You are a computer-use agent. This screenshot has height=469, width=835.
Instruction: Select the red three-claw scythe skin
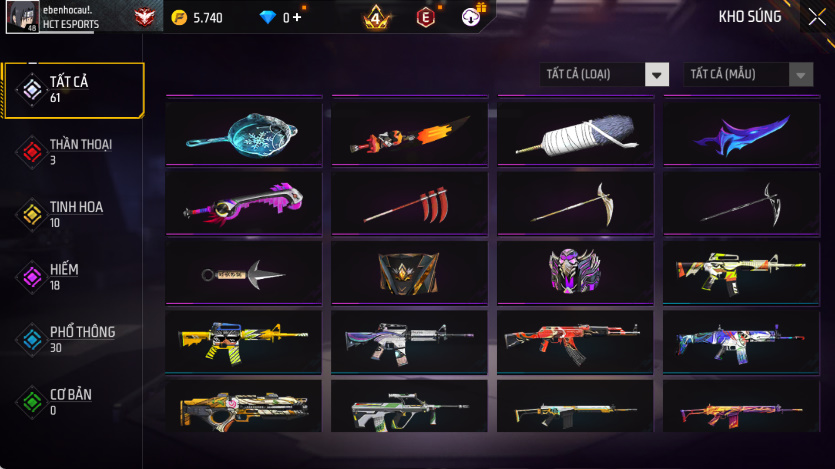(410, 202)
